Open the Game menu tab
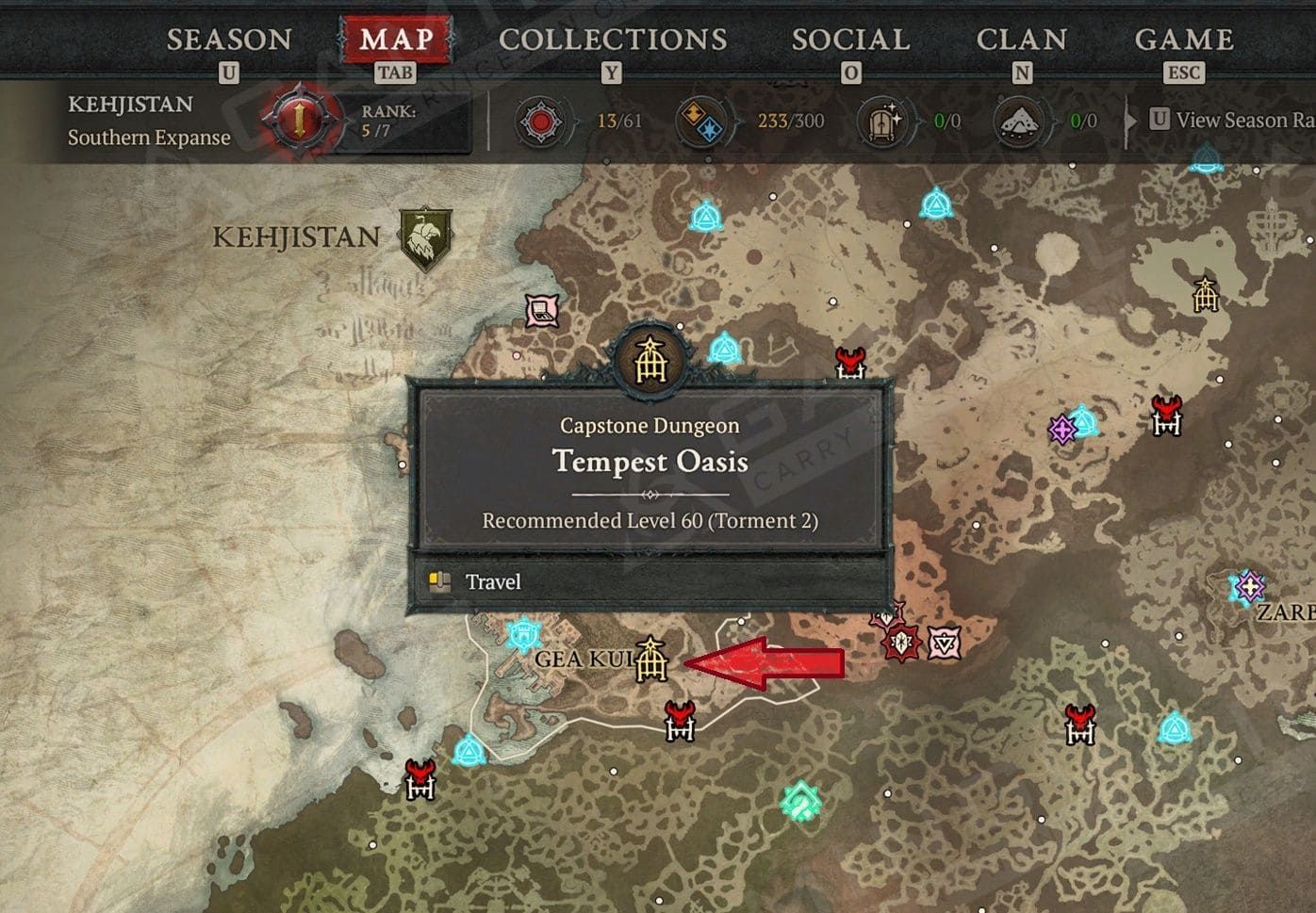The image size is (1316, 913). [1184, 40]
